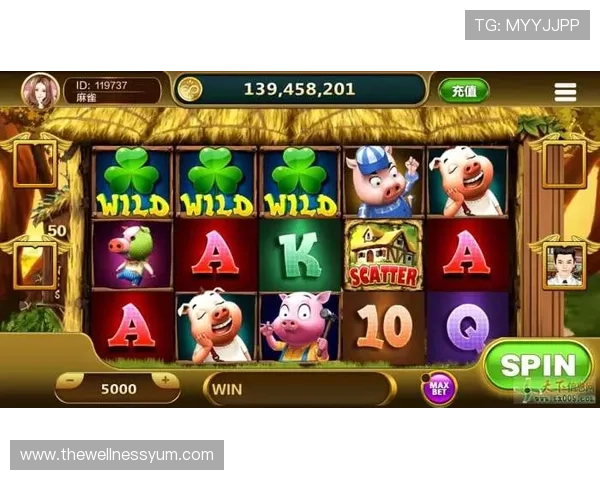Click the gold coin icon beside the balance

pyautogui.click(x=189, y=89)
